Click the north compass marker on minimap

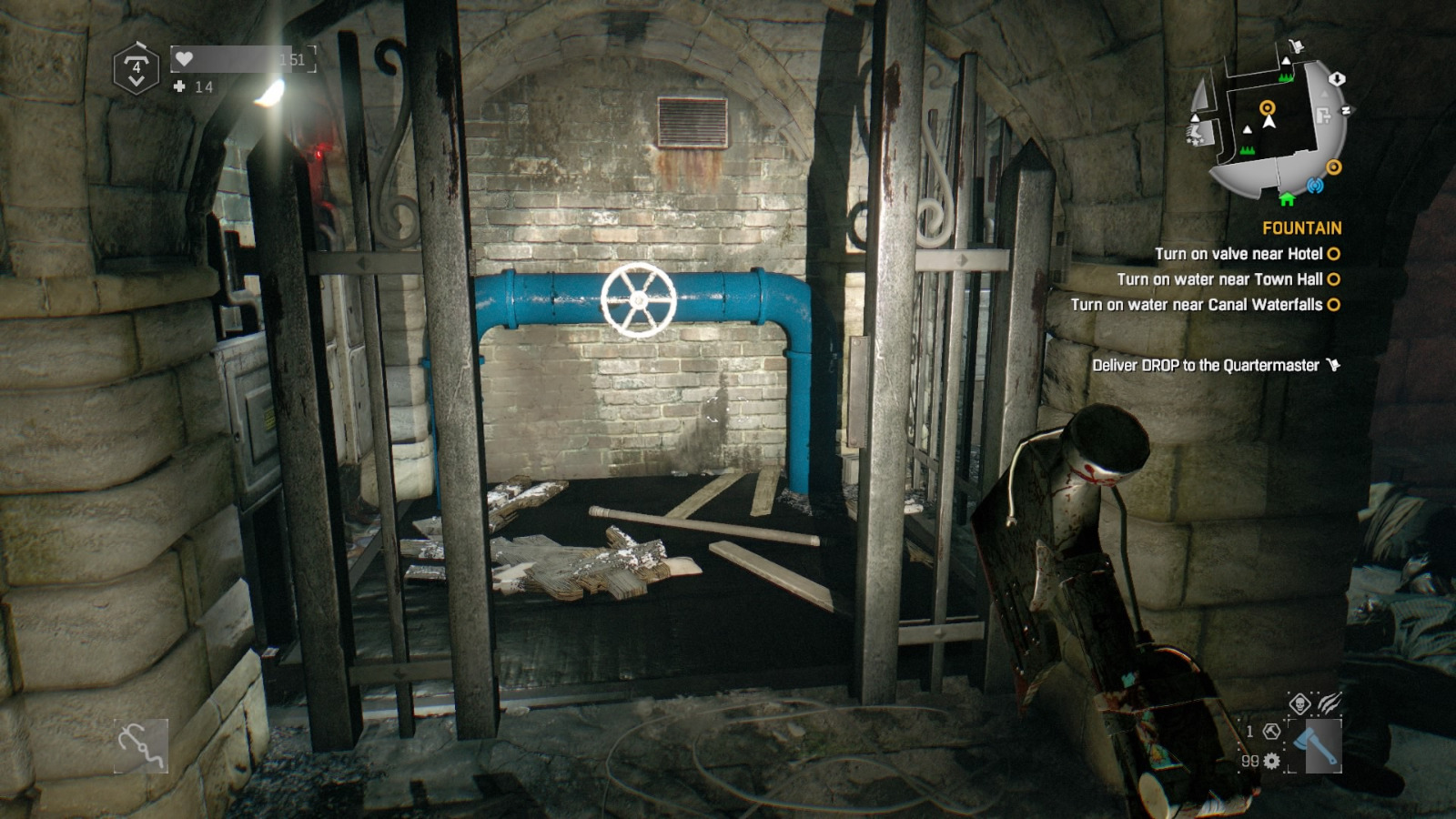[1347, 110]
